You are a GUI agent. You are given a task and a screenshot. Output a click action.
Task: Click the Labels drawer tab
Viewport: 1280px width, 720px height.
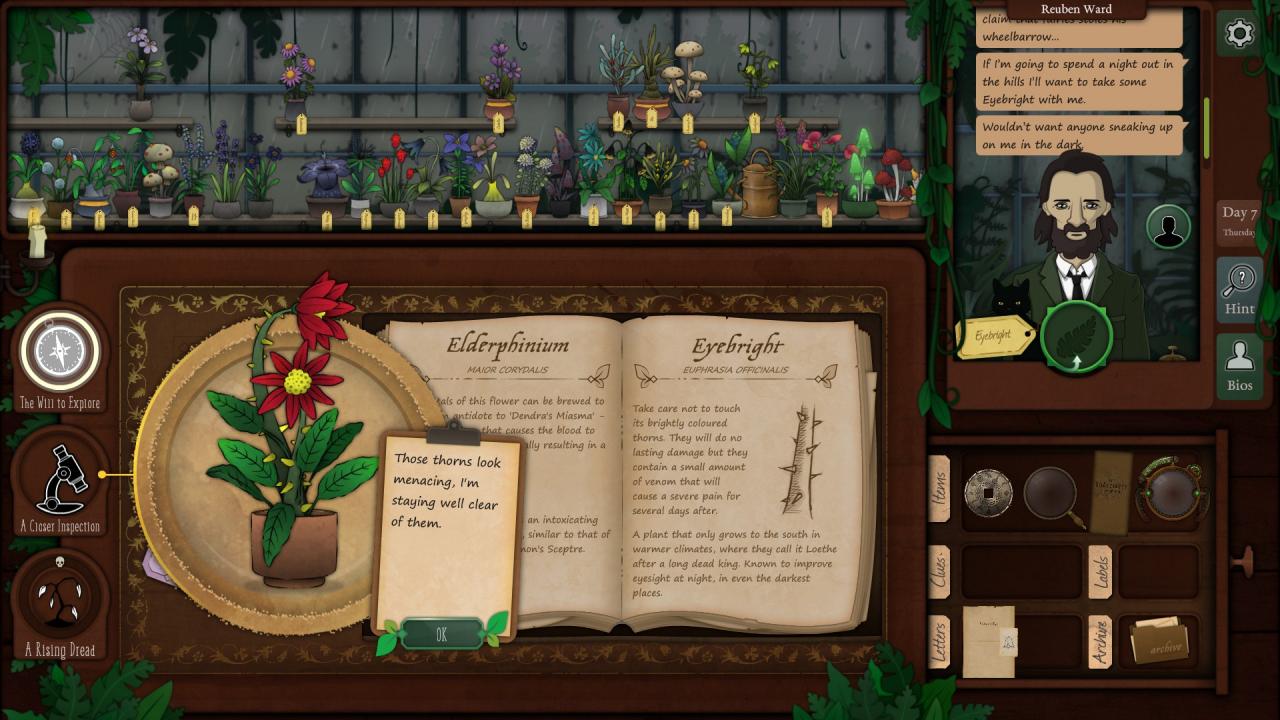click(x=1100, y=572)
